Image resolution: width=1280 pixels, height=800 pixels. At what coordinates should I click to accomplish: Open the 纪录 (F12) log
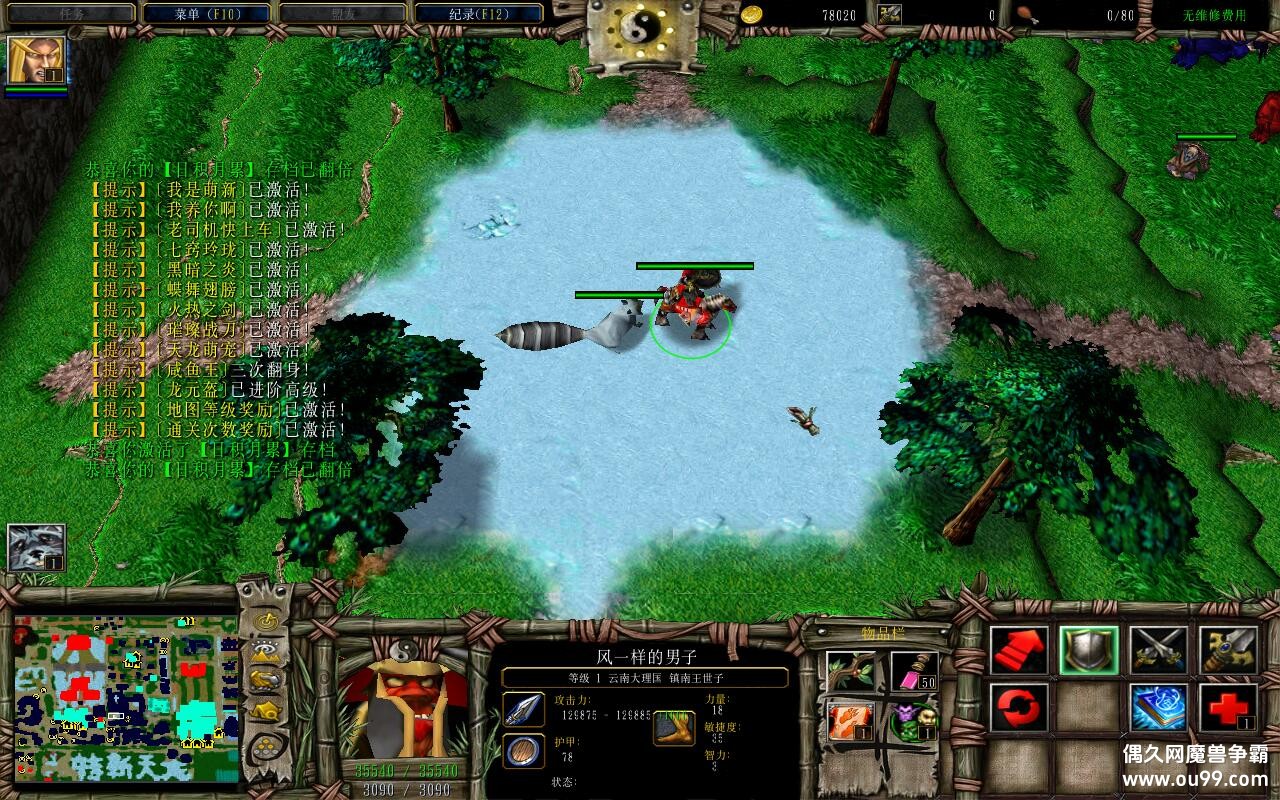[478, 14]
